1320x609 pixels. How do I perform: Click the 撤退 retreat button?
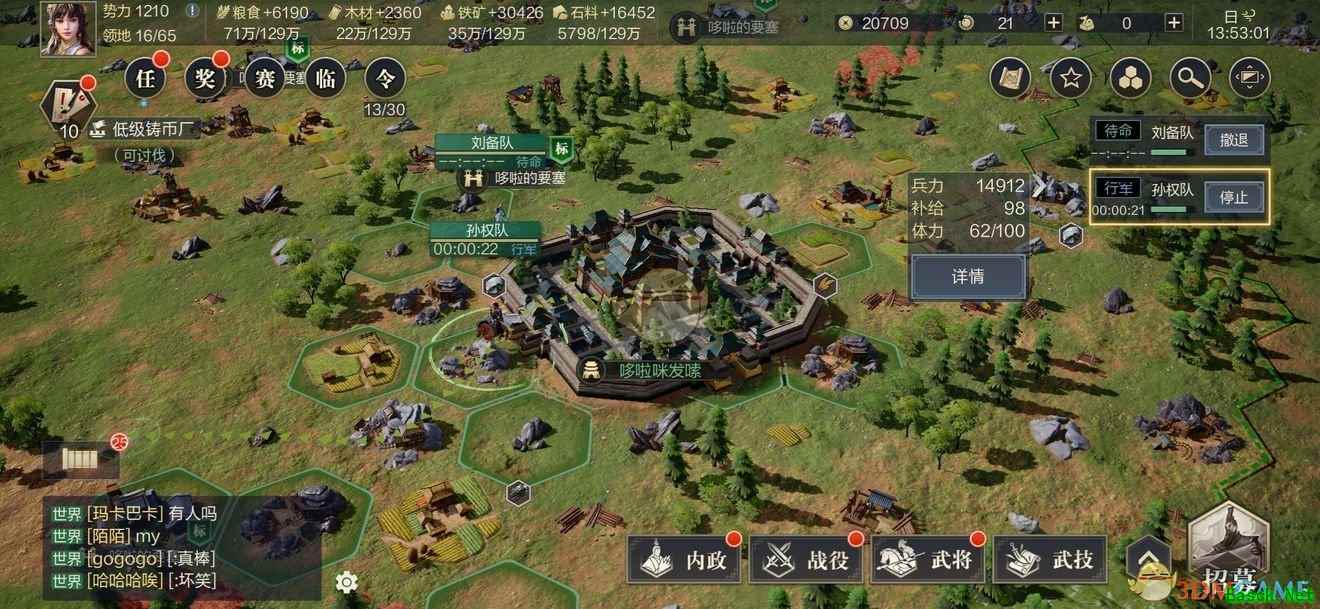[1234, 140]
